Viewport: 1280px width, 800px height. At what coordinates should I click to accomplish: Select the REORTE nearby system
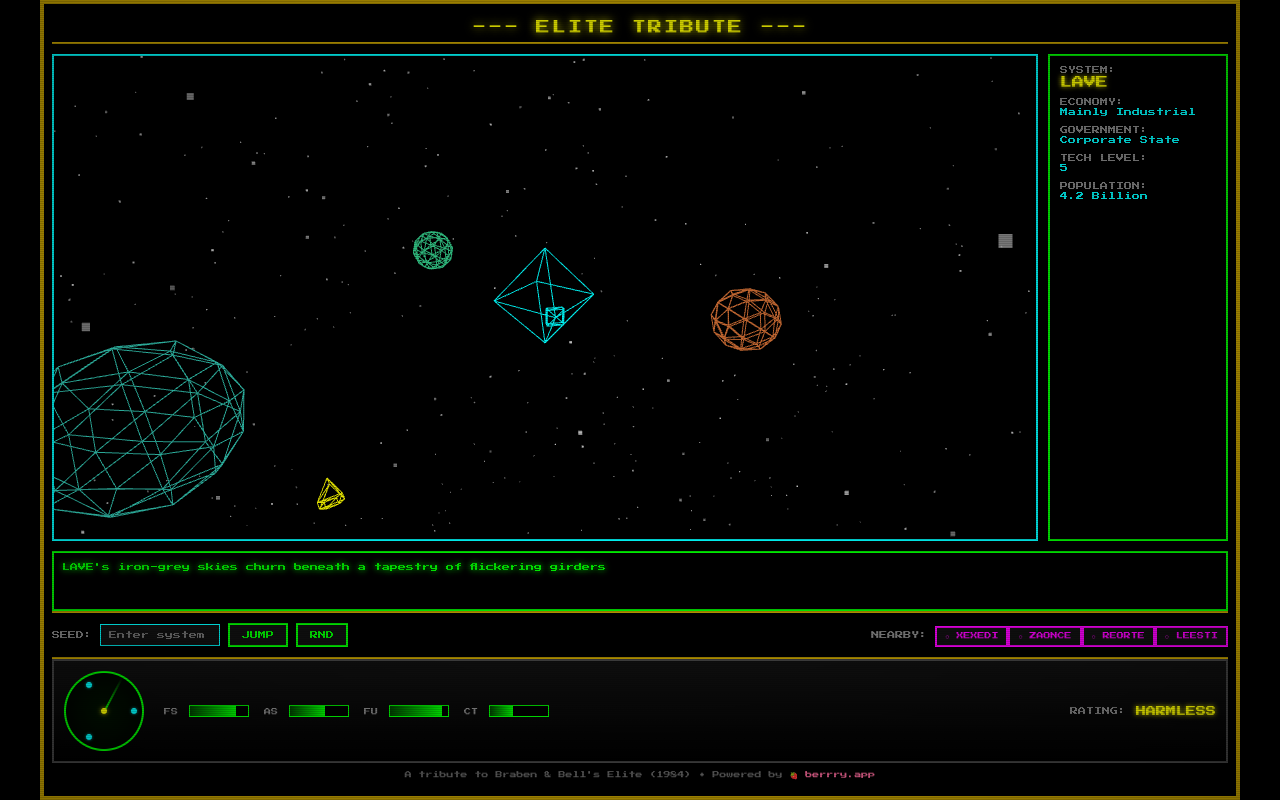coord(1118,635)
